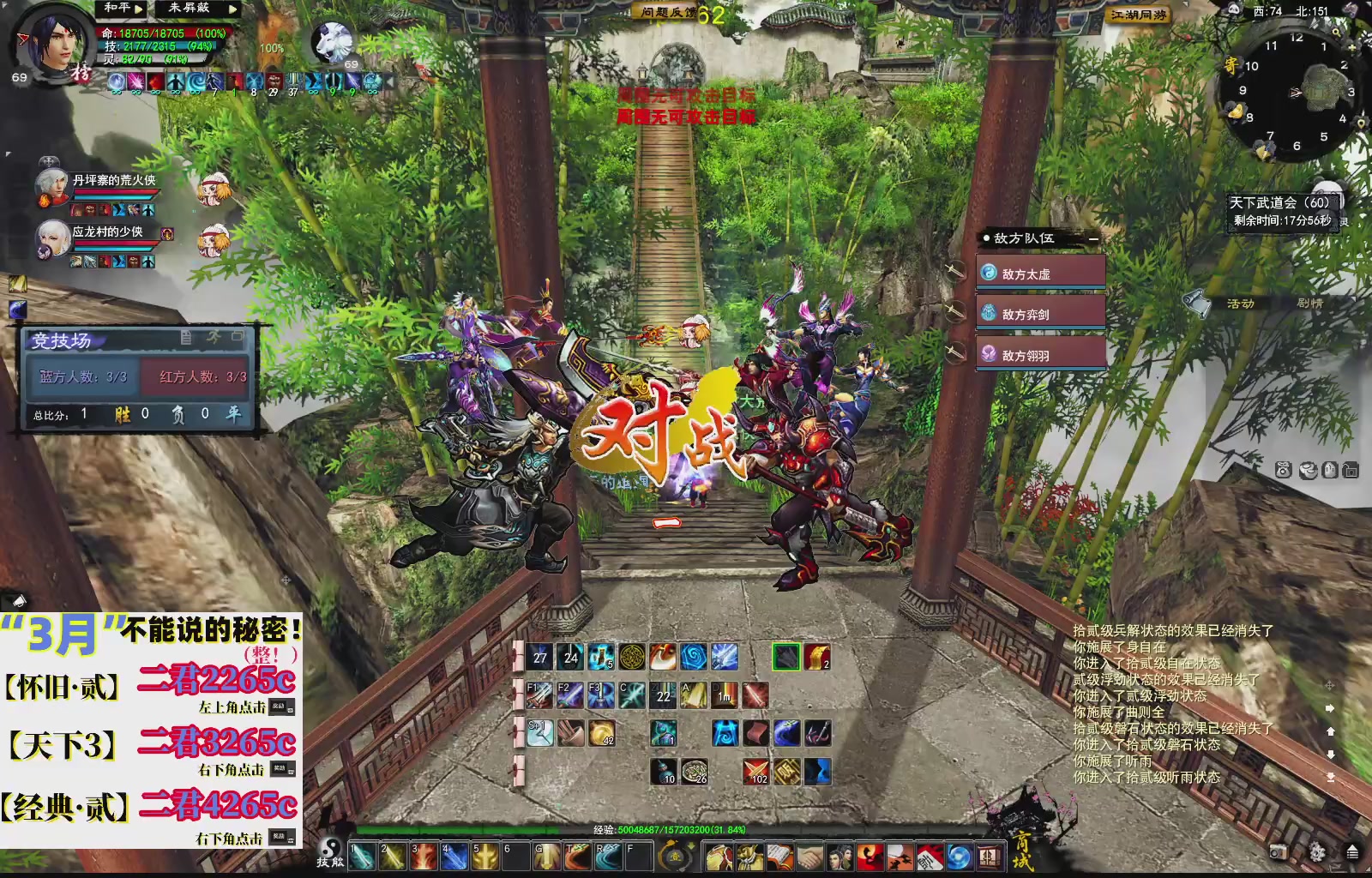Screen dimensions: 1372x878
Task: Zoom the minimap using the magnifier icon
Action: click(1336, 32)
